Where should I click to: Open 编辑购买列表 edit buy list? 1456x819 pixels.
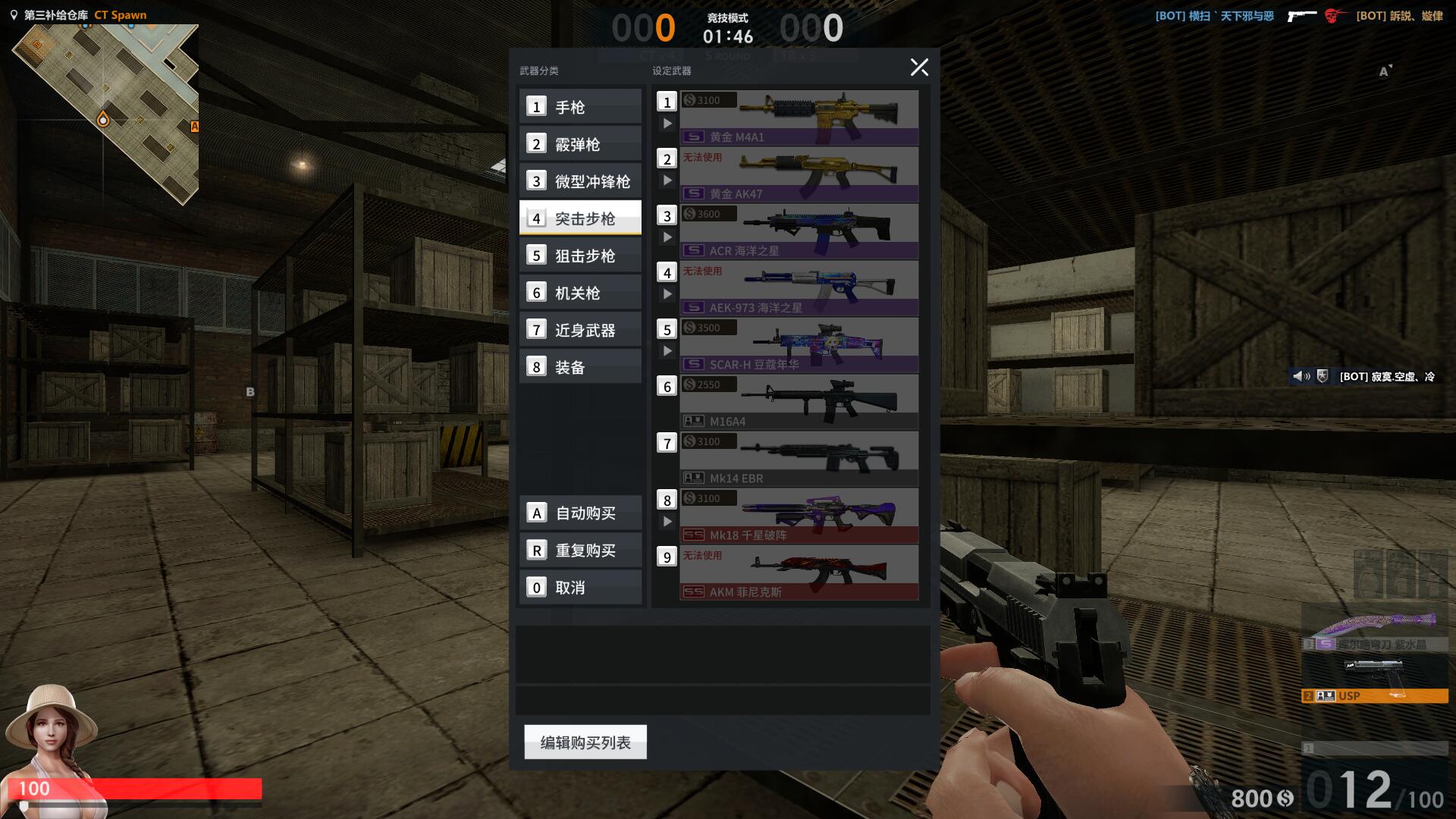tap(585, 742)
